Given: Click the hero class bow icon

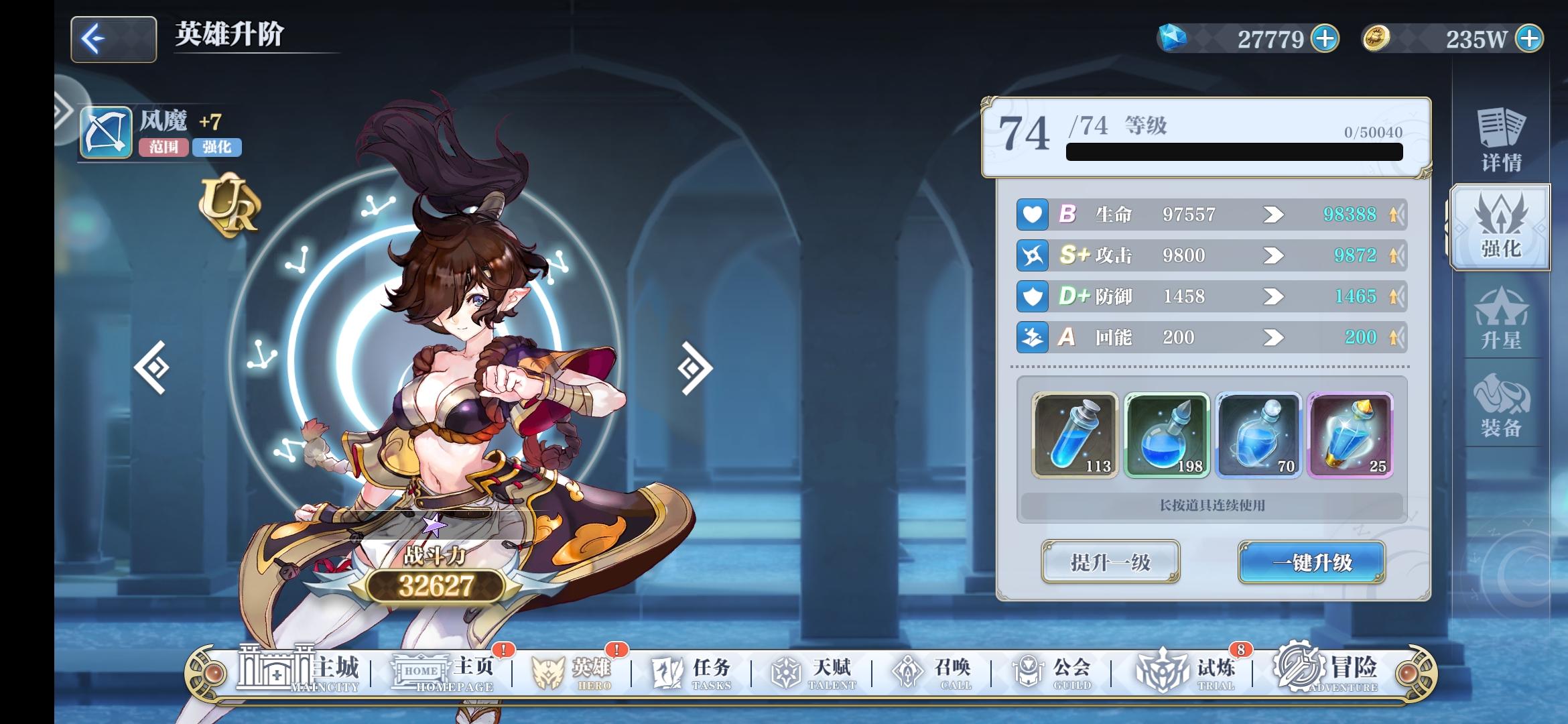Looking at the screenshot, I should tap(107, 133).
